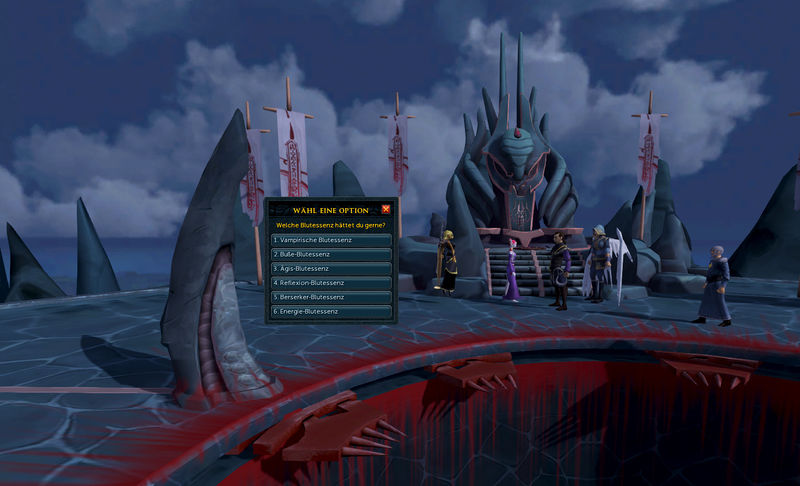800x486 pixels.
Task: Pick Energie-Blutessenz from the list
Action: pyautogui.click(x=331, y=312)
